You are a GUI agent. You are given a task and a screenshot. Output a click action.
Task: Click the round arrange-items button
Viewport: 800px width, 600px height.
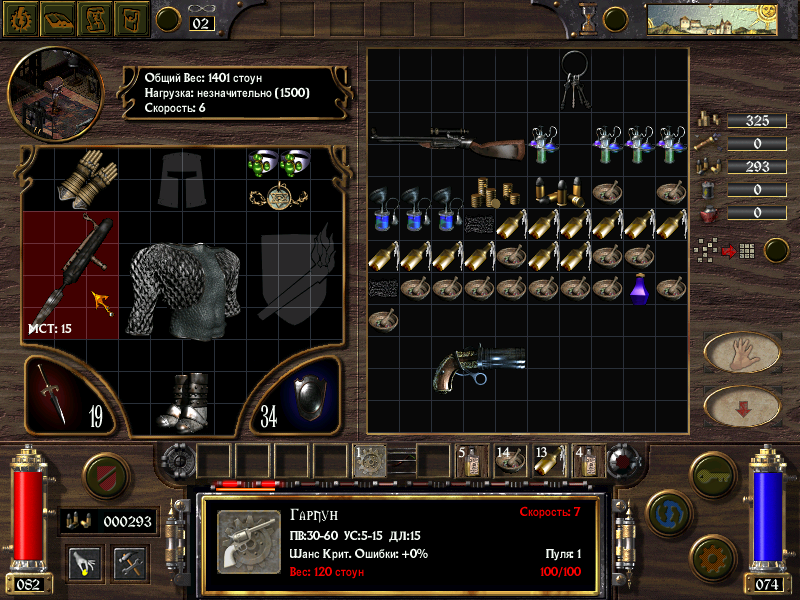pyautogui.click(x=776, y=250)
